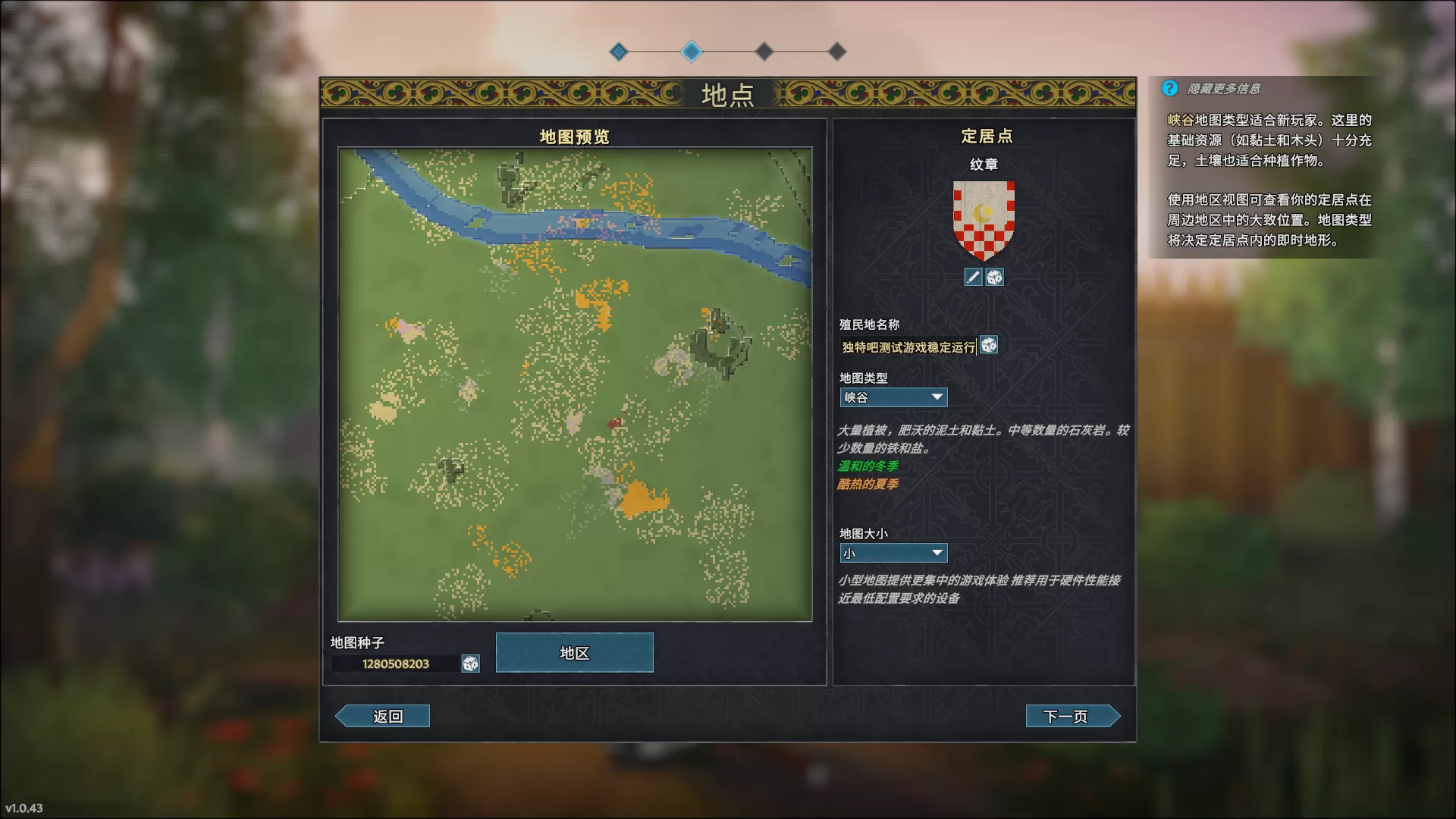1456x819 pixels.
Task: Select the third diamond step indicator
Action: click(x=764, y=52)
